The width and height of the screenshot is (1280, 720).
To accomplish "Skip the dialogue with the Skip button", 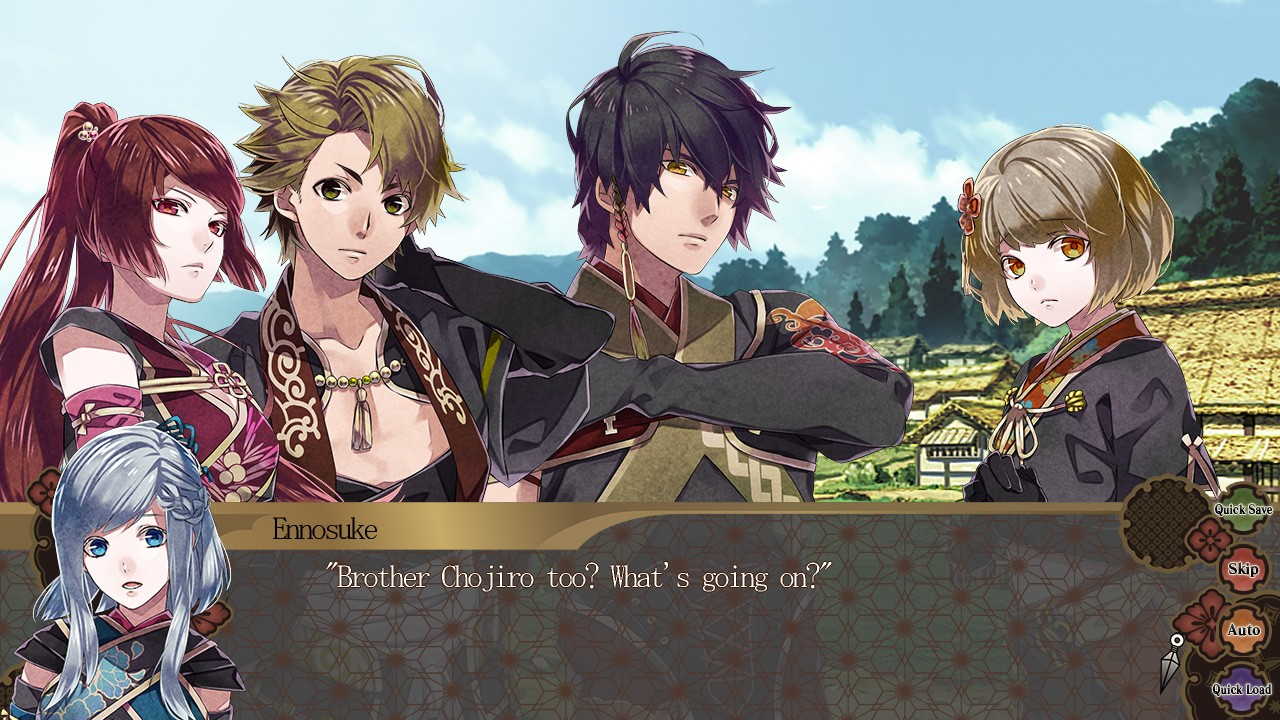I will pos(1243,568).
